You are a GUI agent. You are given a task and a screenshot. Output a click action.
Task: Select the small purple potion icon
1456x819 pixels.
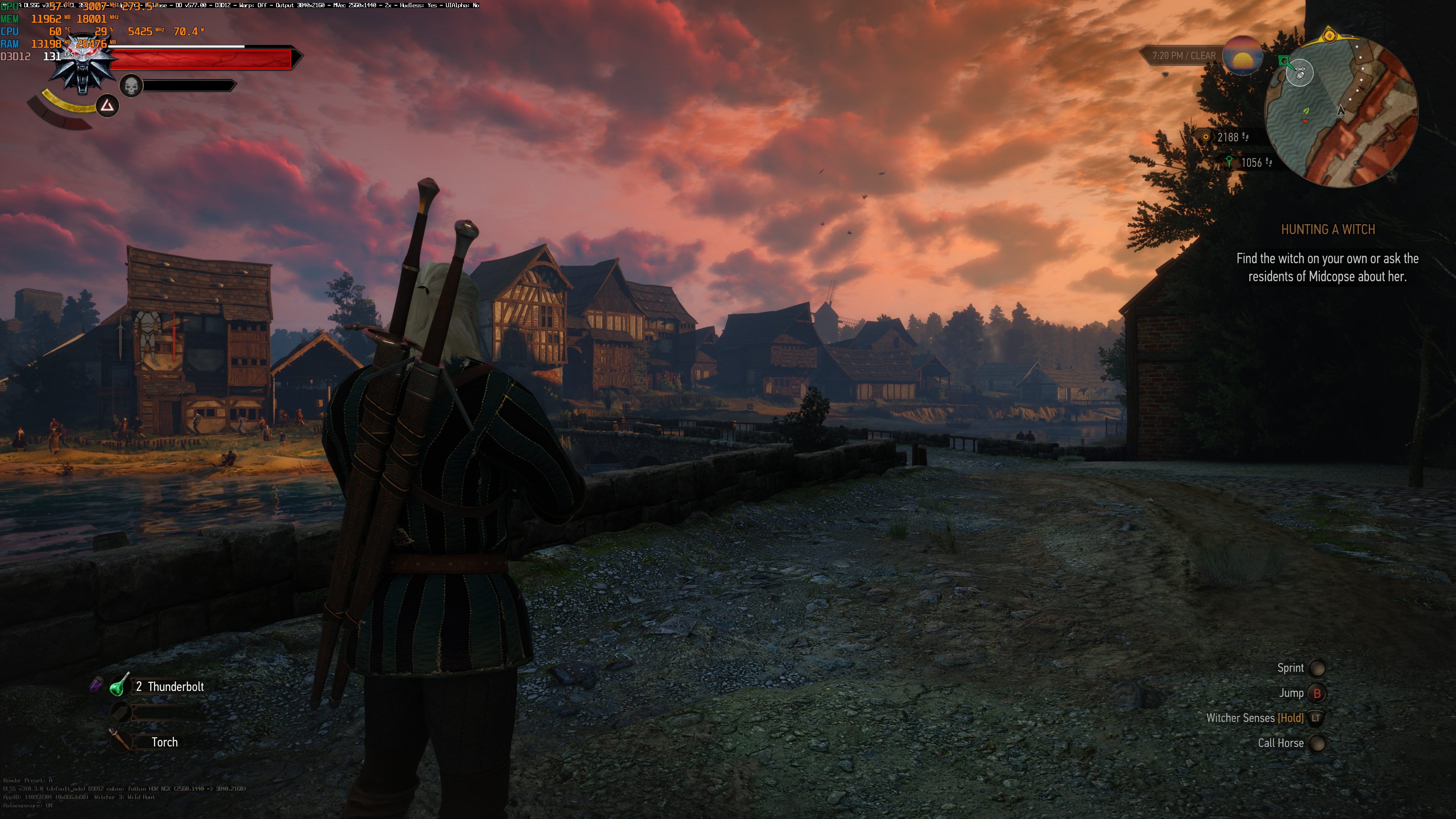(96, 685)
